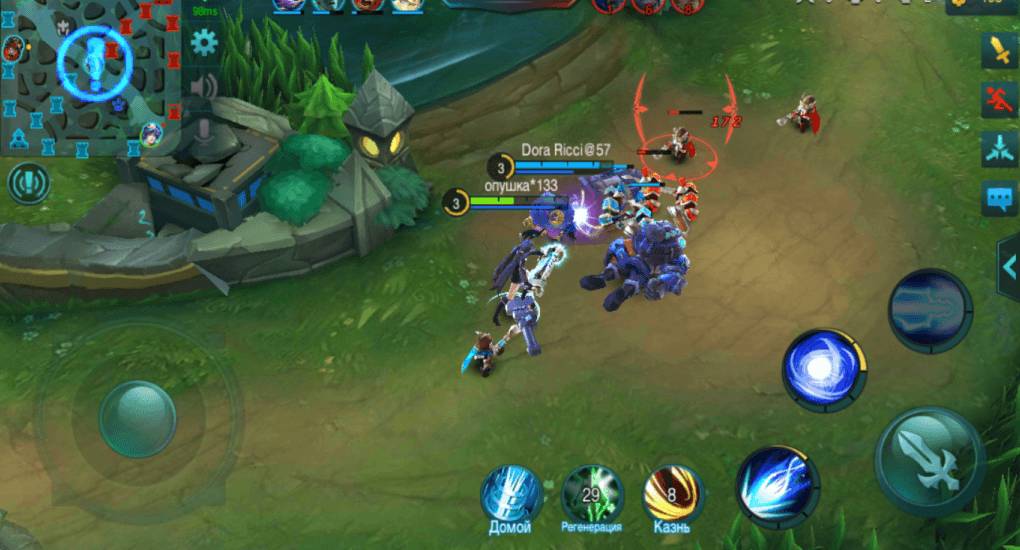Activate the Домой recall spell
This screenshot has width=1020, height=550.
pyautogui.click(x=511, y=494)
